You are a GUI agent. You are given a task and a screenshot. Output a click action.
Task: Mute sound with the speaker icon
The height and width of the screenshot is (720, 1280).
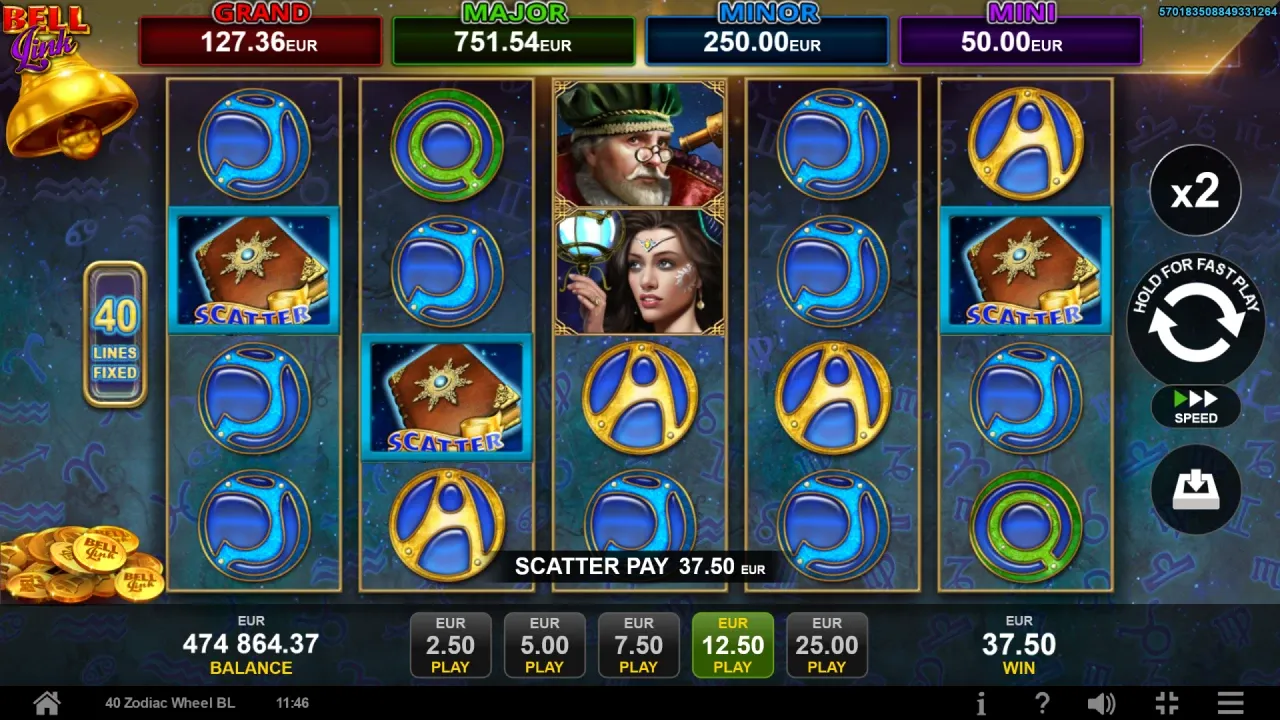tap(1101, 703)
